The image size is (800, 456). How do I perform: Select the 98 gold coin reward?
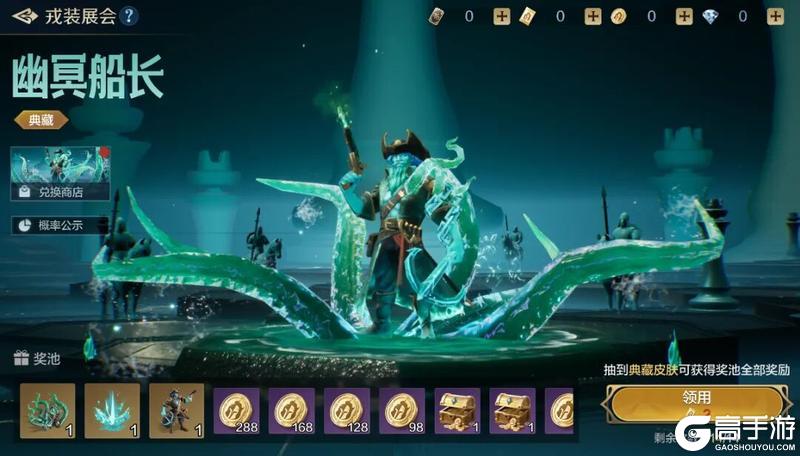pyautogui.click(x=402, y=411)
